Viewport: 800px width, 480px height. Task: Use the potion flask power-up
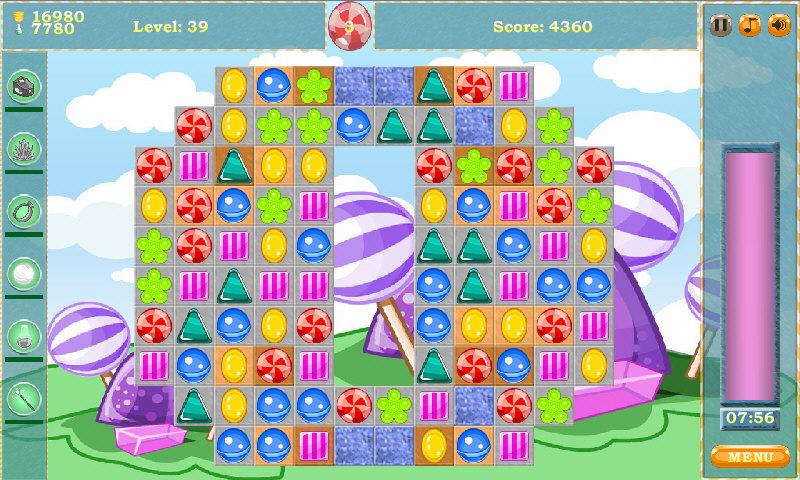pos(22,335)
